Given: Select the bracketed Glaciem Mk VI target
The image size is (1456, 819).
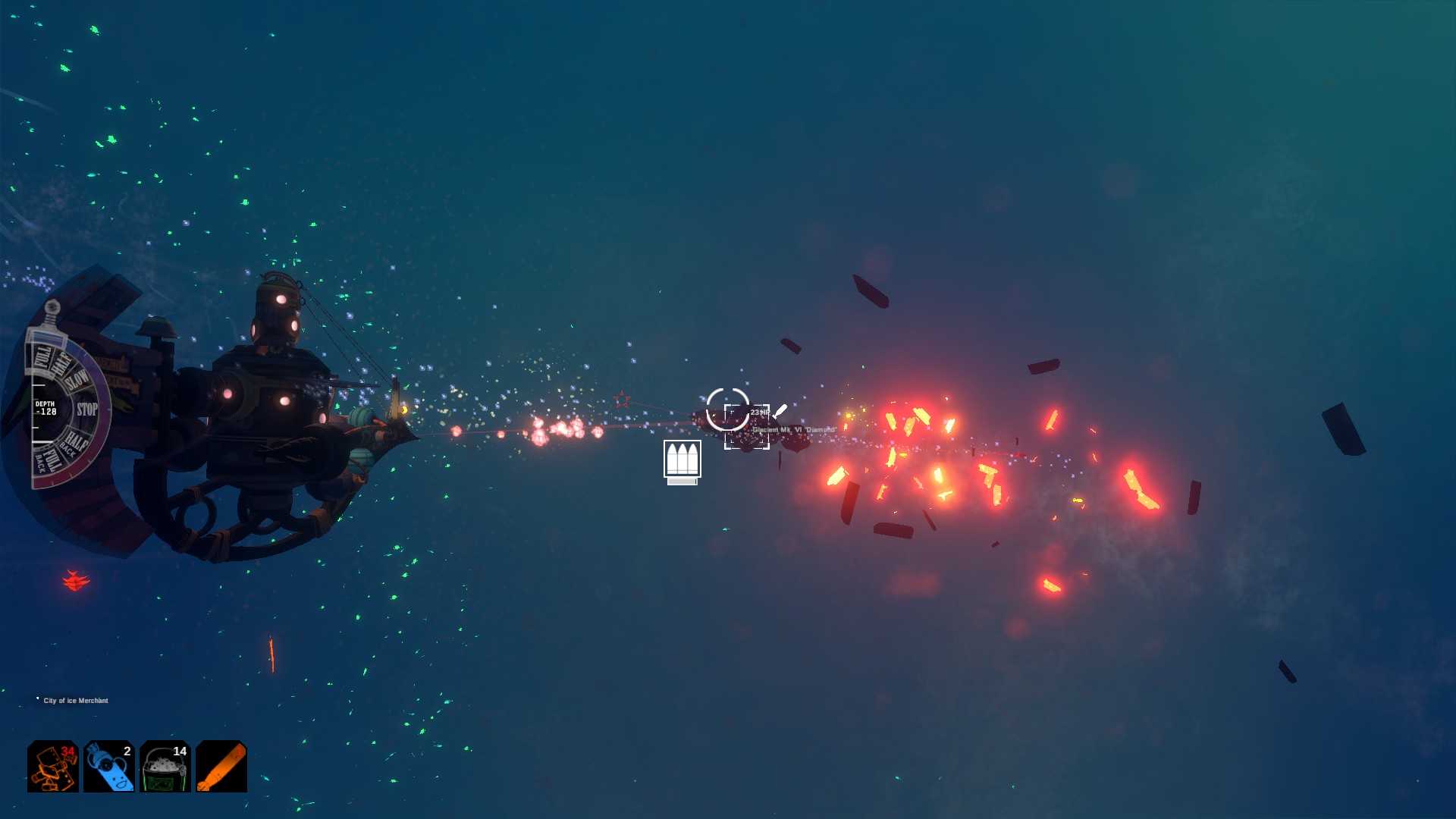Looking at the screenshot, I should pyautogui.click(x=747, y=427).
